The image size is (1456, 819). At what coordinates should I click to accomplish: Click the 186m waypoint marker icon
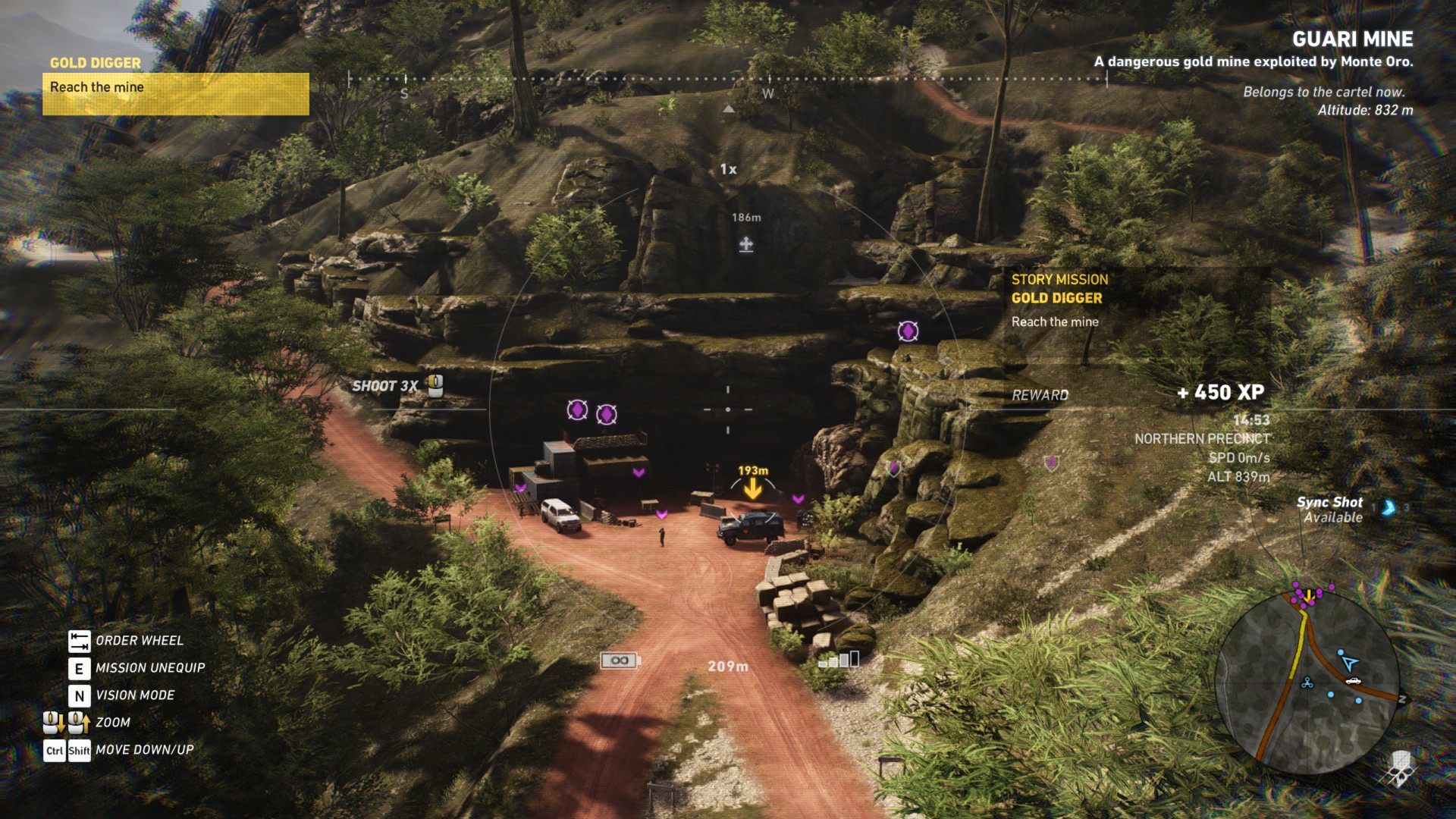pos(746,244)
